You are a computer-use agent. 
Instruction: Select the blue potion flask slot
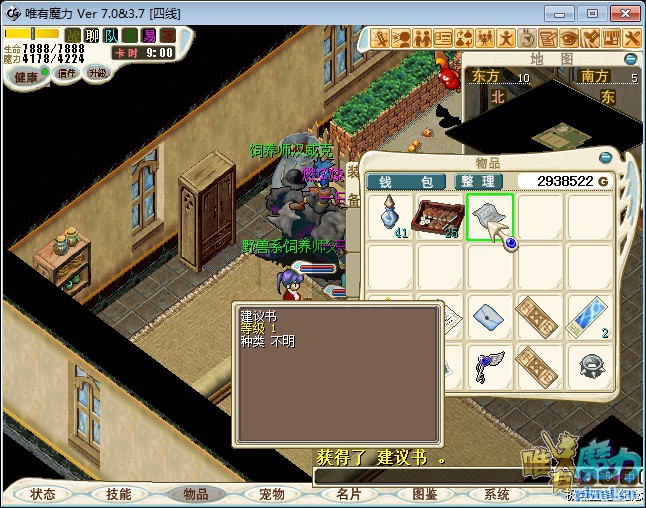tap(389, 217)
